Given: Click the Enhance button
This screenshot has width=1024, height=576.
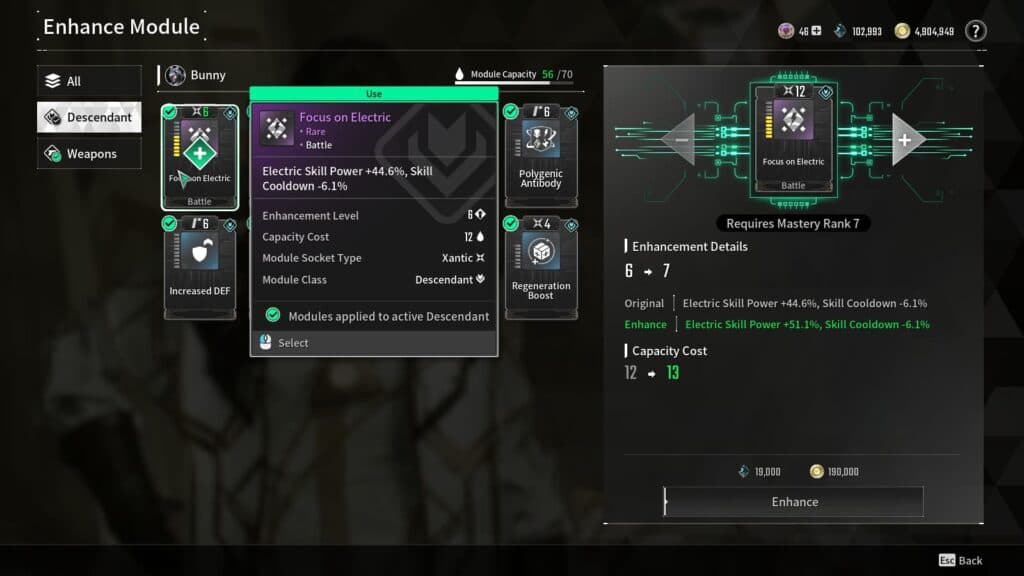Looking at the screenshot, I should tap(794, 502).
